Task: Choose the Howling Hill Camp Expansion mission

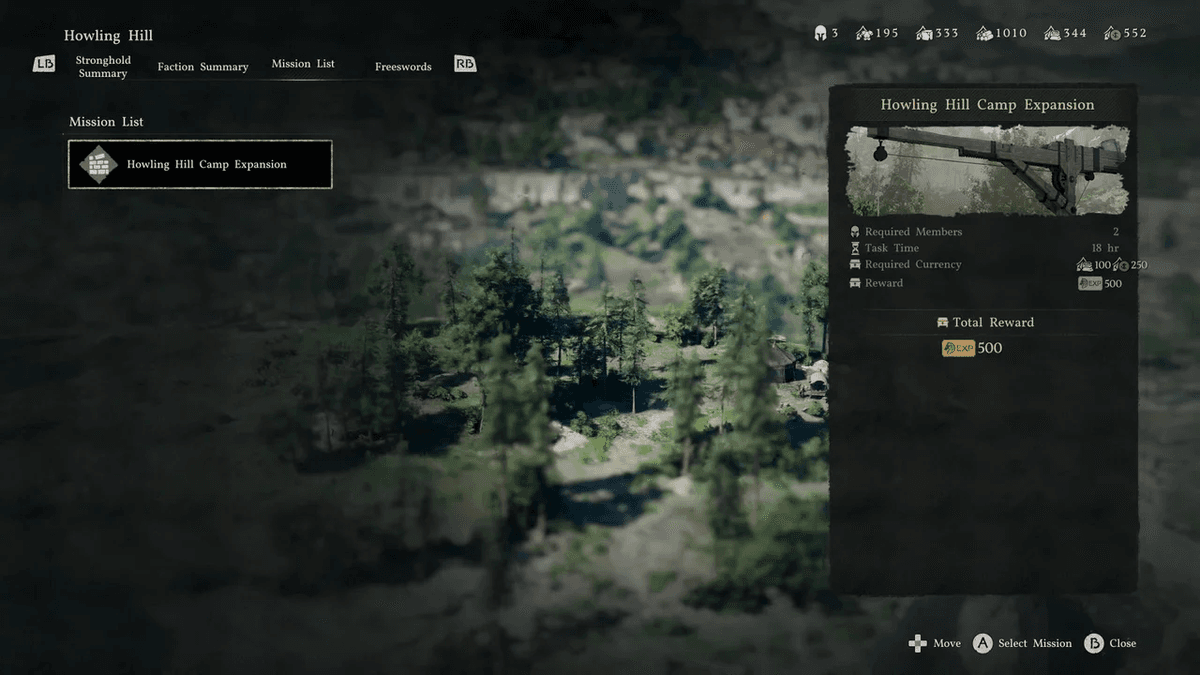Action: (200, 165)
